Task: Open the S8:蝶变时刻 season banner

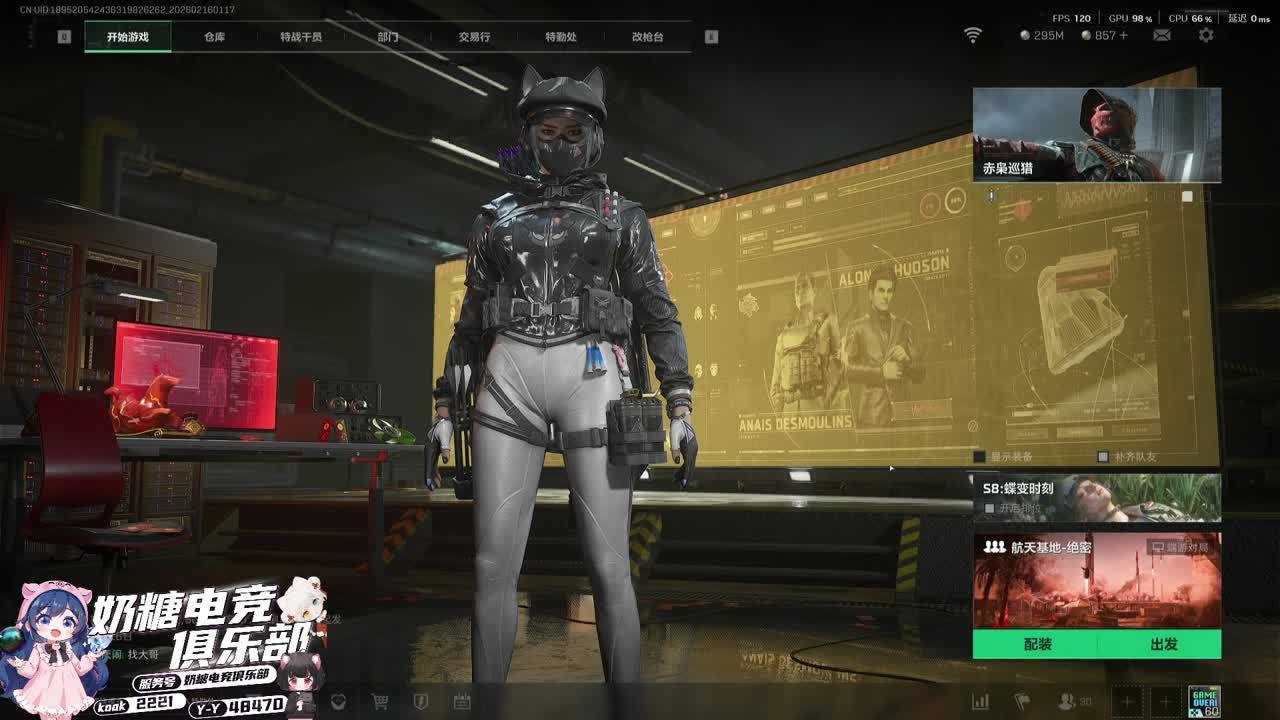Action: click(x=1097, y=497)
